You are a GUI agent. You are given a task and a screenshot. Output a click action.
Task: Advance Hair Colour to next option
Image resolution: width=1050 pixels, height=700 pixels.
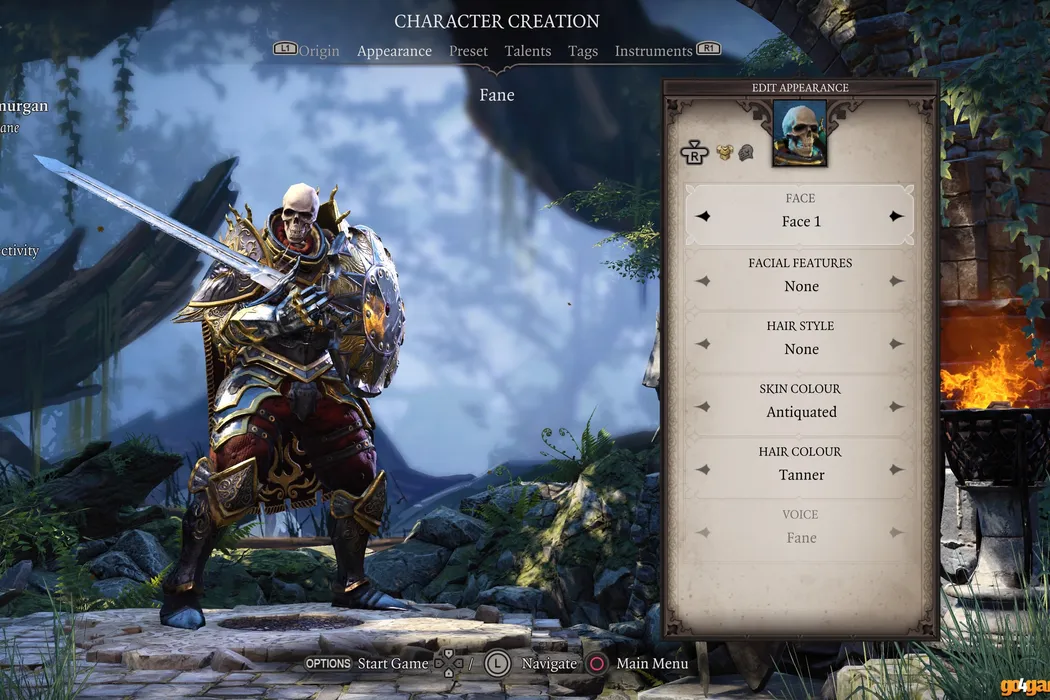[x=896, y=470]
